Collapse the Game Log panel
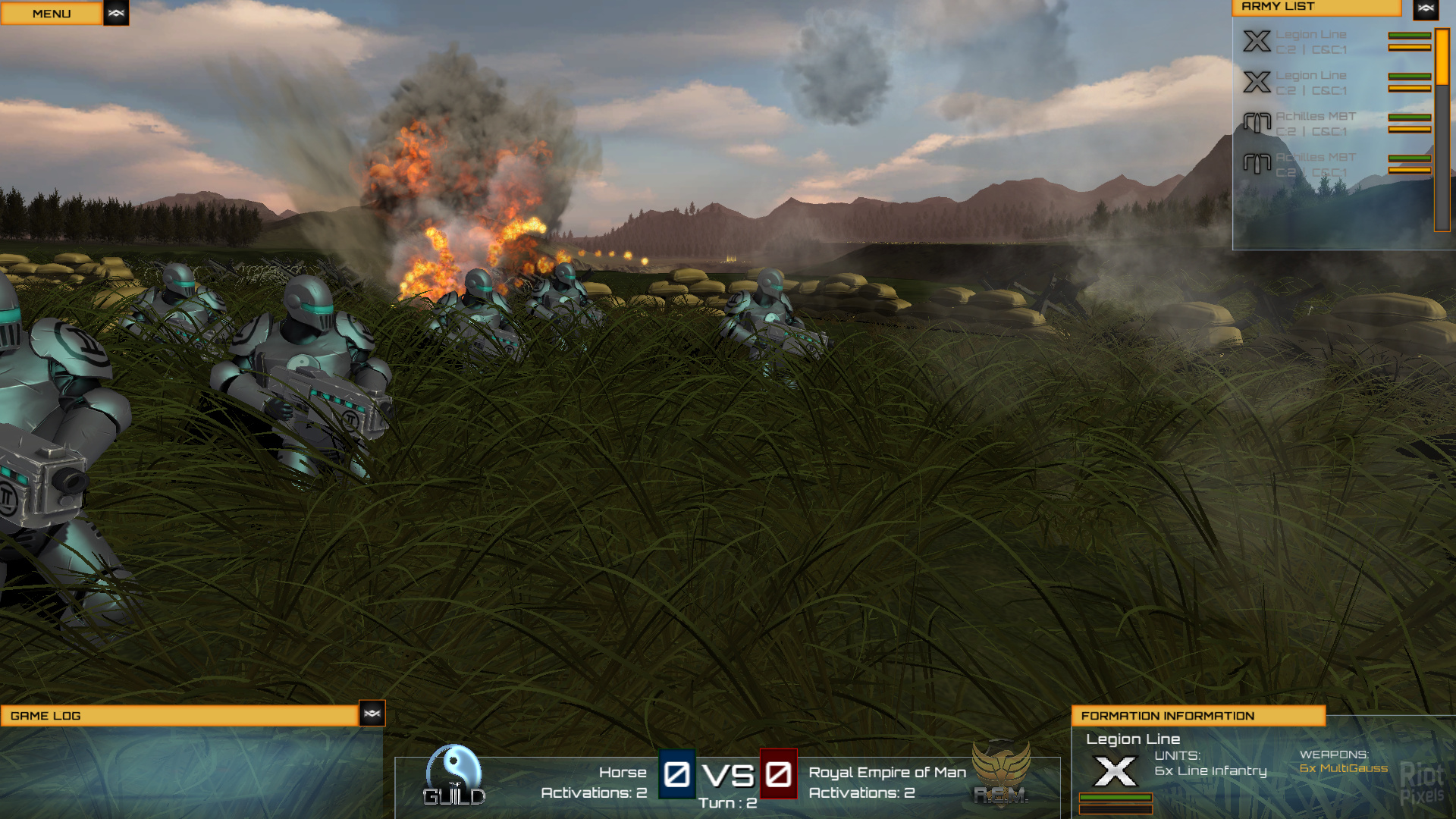The width and height of the screenshot is (1456, 819). pyautogui.click(x=372, y=714)
